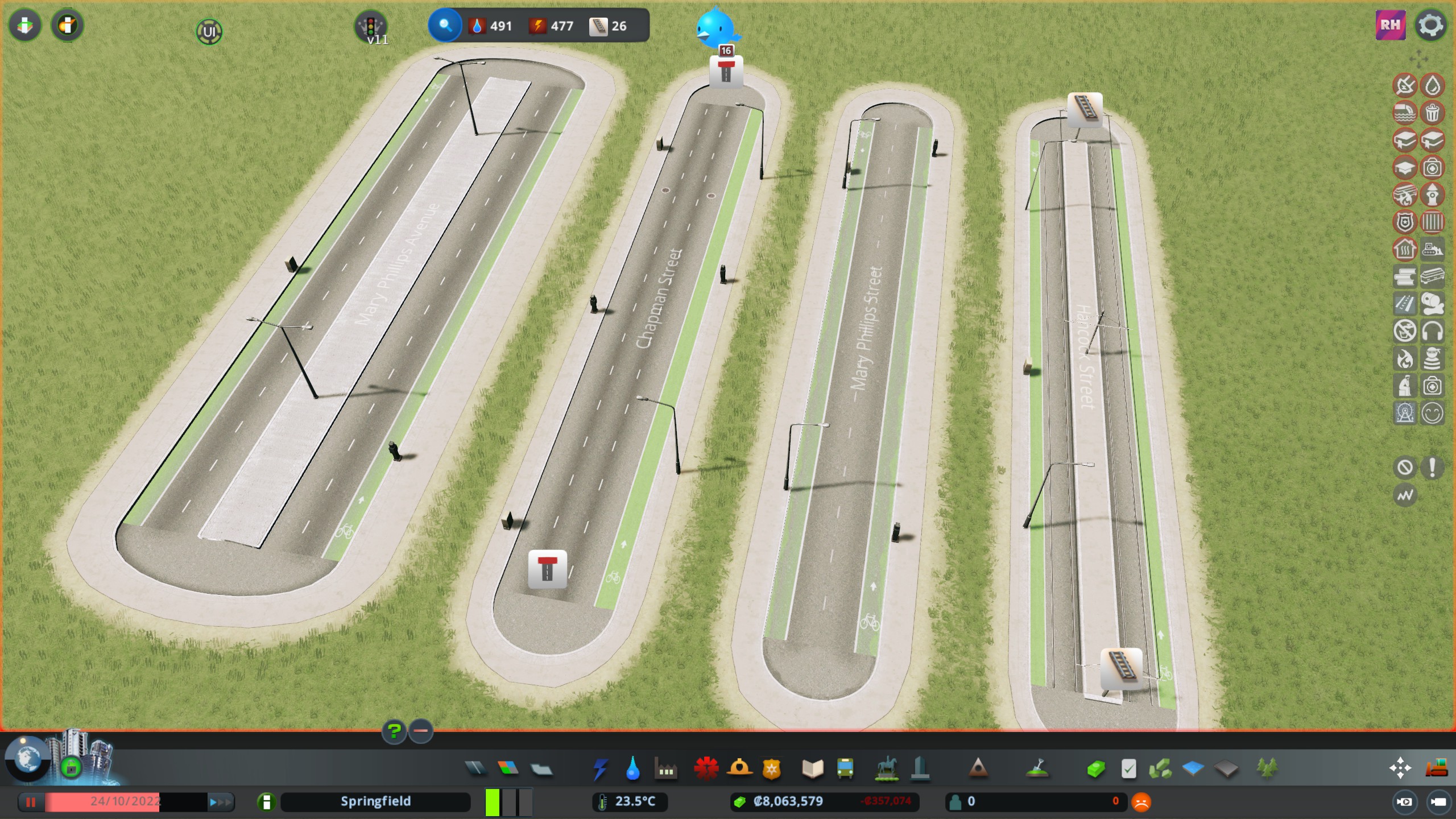
Task: Open the Chirper blue bird feed
Action: click(x=715, y=27)
